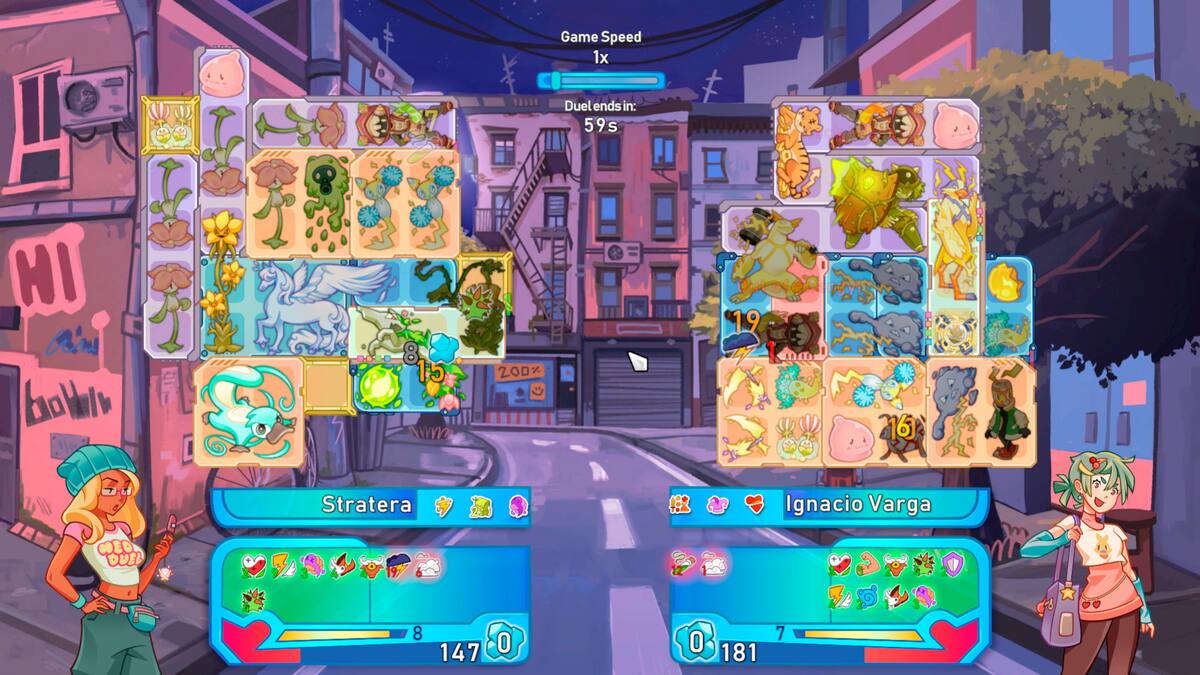The image size is (1200, 675).
Task: Adjust the Game Speed slider
Action: tap(600, 80)
